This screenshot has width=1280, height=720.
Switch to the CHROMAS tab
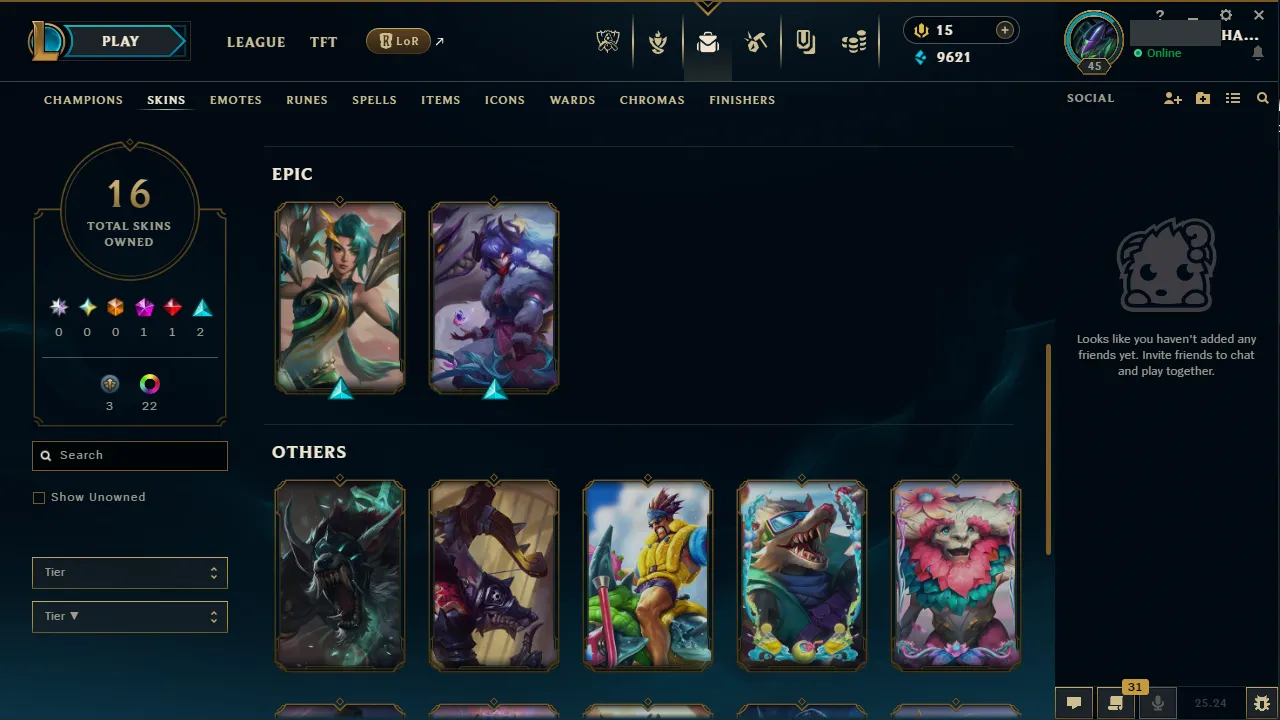coord(652,100)
